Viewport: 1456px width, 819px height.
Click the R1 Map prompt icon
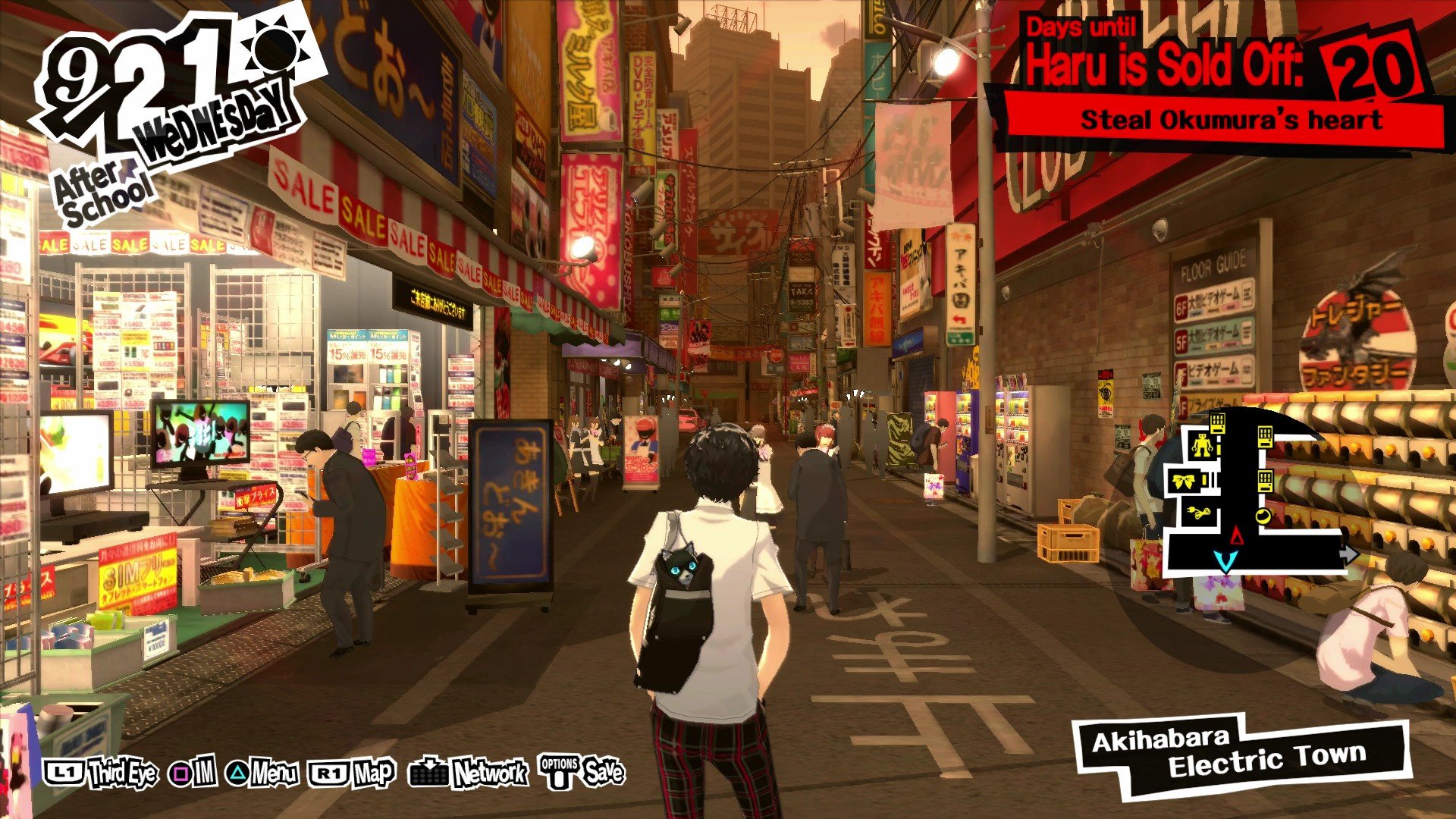click(x=328, y=773)
